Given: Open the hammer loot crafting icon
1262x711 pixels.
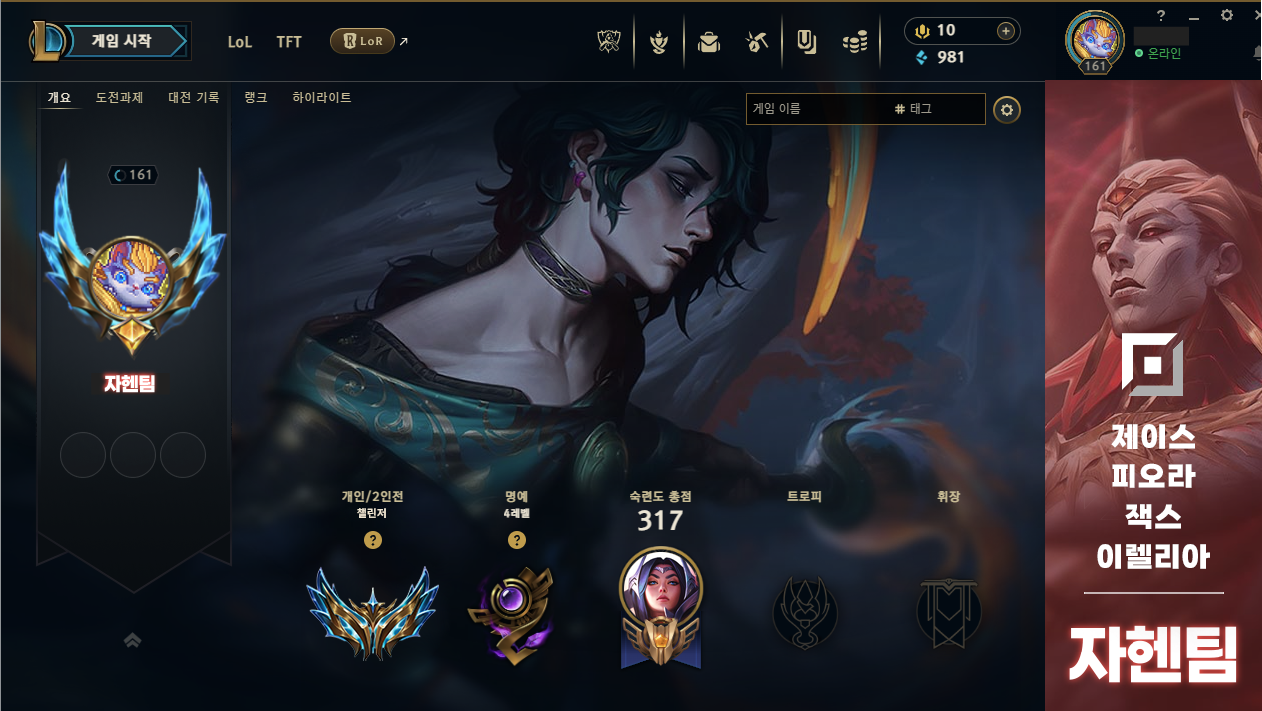Looking at the screenshot, I should (x=757, y=42).
